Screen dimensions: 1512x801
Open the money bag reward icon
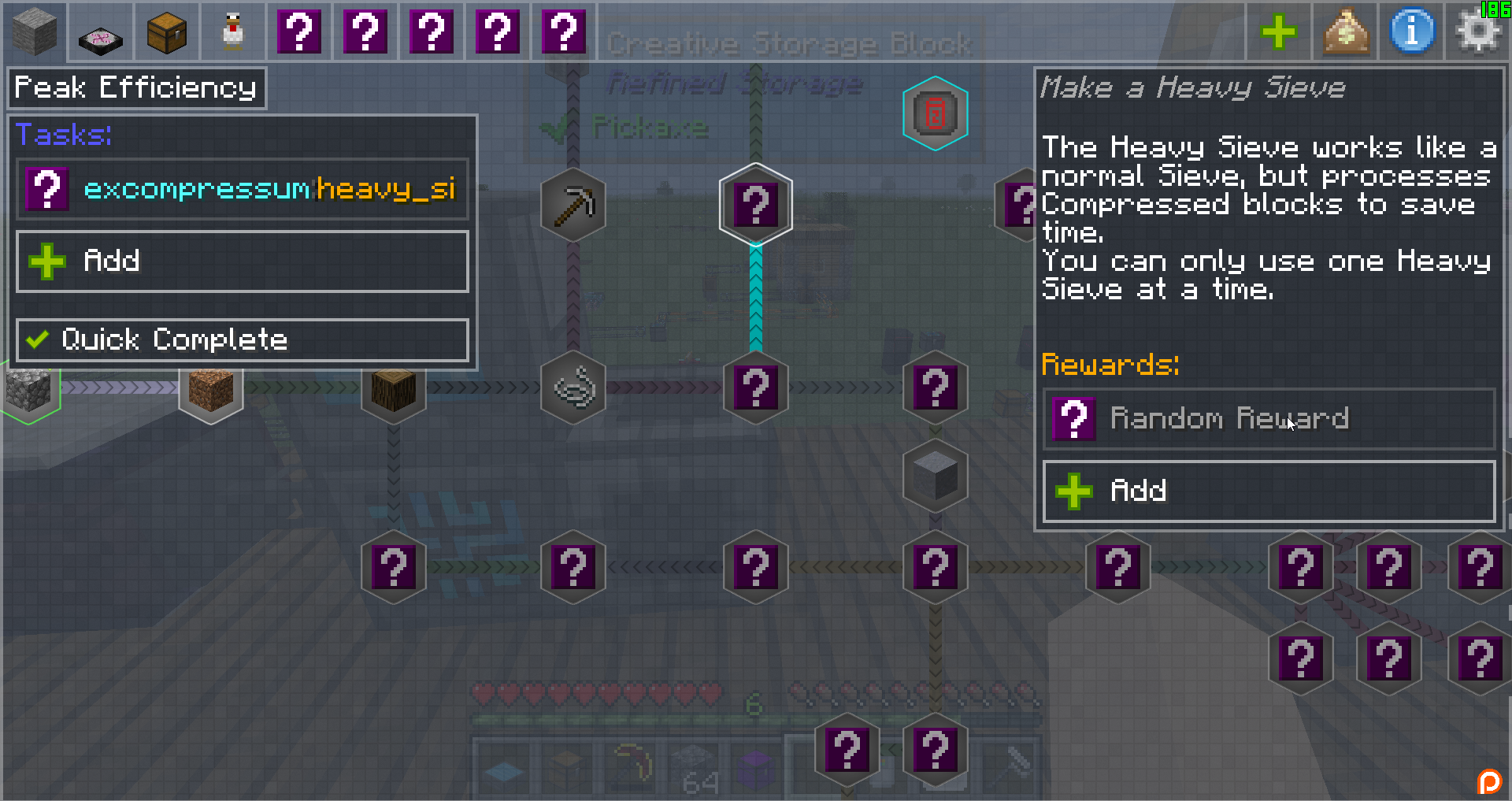pos(1345,32)
